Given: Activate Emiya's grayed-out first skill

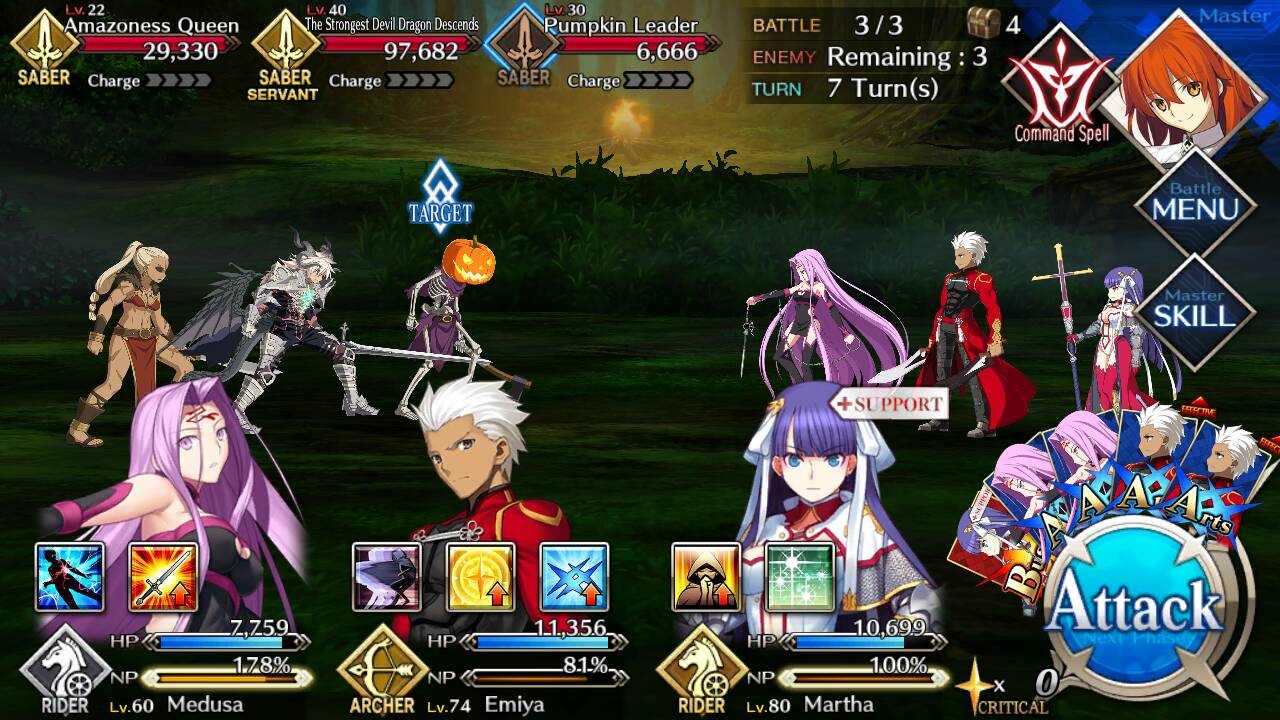Looking at the screenshot, I should click(x=386, y=577).
